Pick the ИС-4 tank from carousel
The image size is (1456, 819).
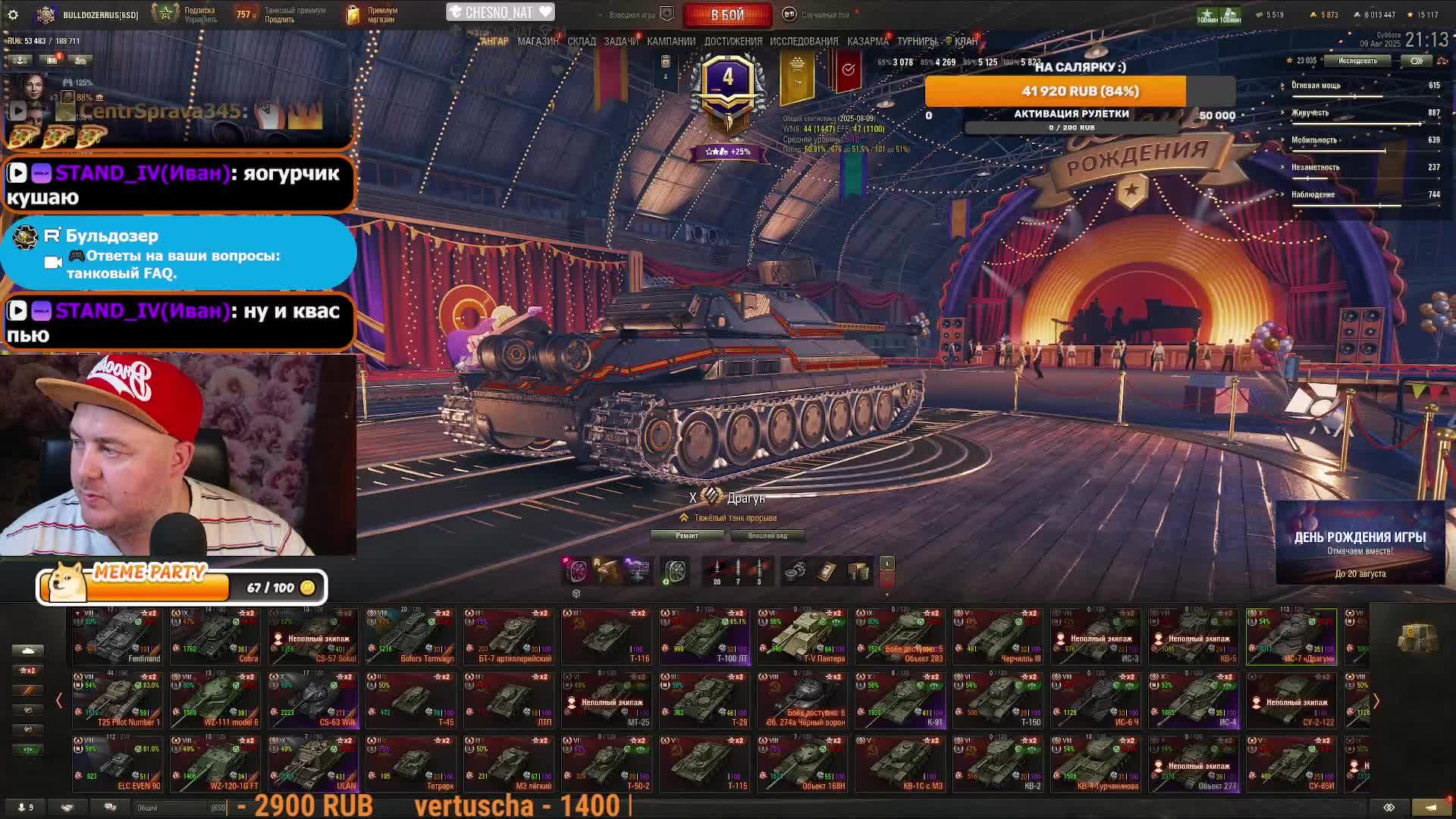point(1194,700)
